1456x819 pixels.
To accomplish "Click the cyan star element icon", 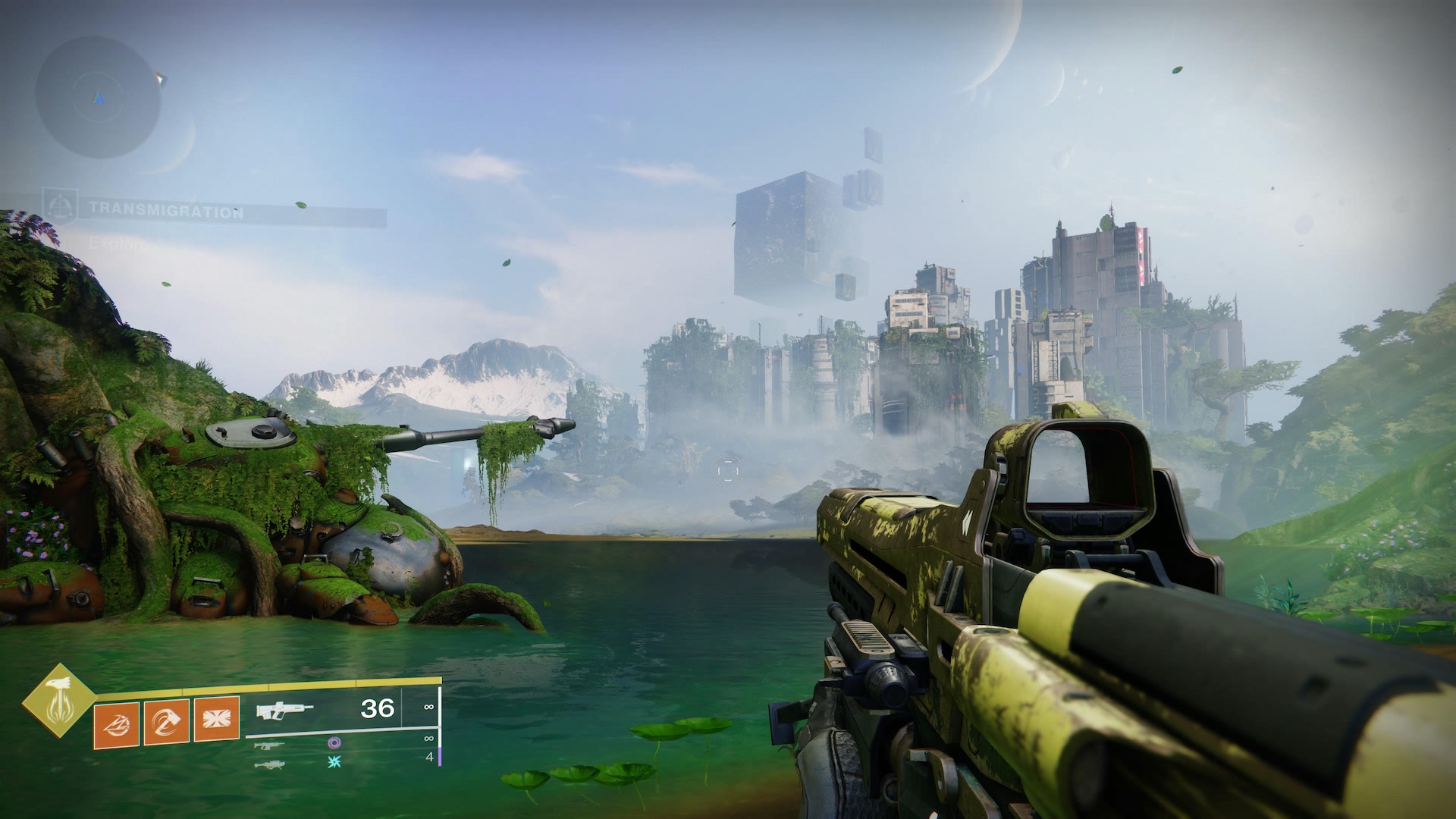I will [334, 761].
